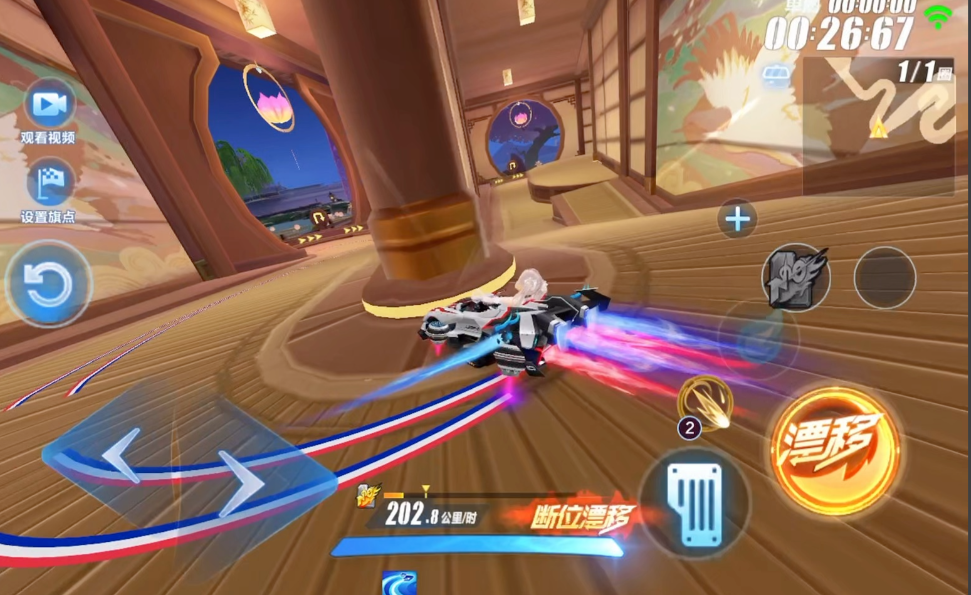Steer left with the left arrow
The height and width of the screenshot is (595, 971).
pyautogui.click(x=122, y=456)
